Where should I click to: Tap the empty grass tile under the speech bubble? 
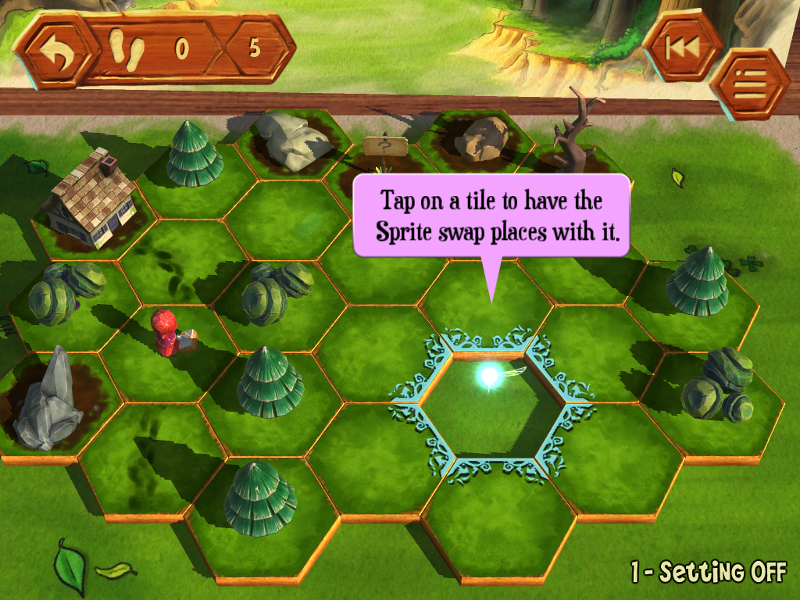tap(489, 302)
